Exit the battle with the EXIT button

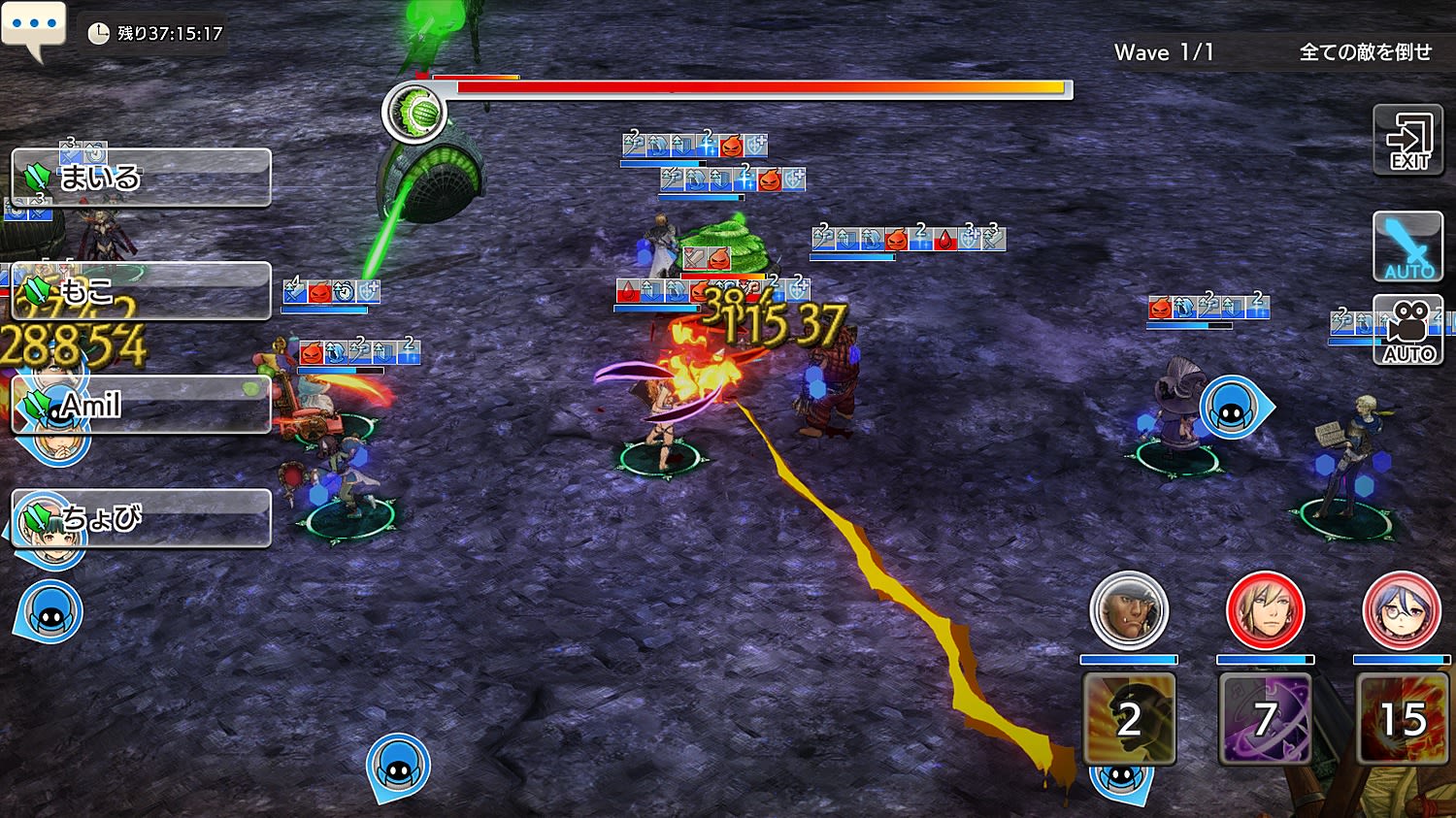click(x=1407, y=141)
